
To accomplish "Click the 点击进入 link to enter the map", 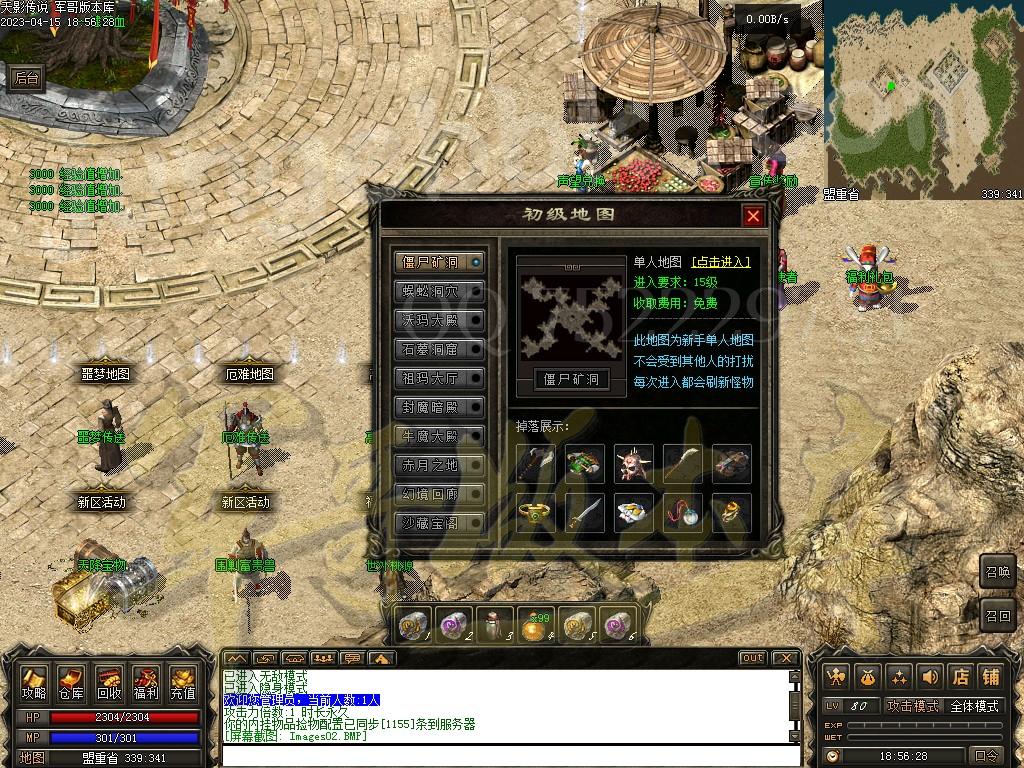I will (720, 262).
